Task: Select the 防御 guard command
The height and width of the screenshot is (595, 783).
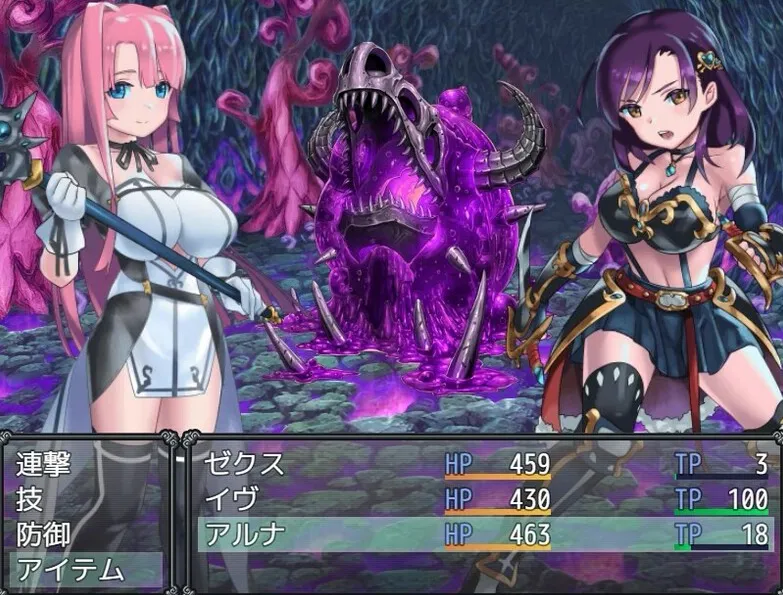Action: point(45,534)
